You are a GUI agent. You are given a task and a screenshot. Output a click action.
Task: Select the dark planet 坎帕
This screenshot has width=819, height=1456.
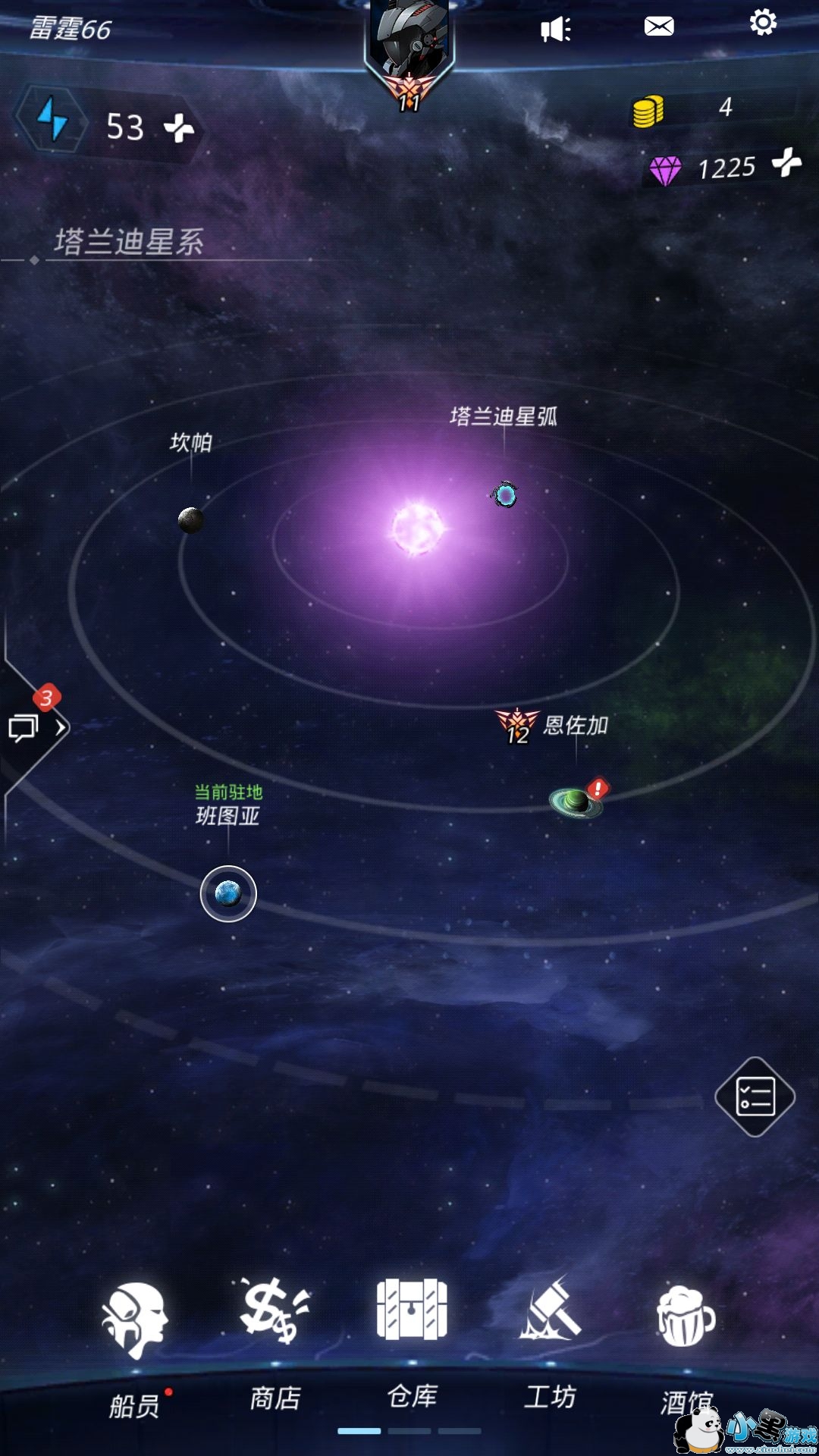pos(190,520)
